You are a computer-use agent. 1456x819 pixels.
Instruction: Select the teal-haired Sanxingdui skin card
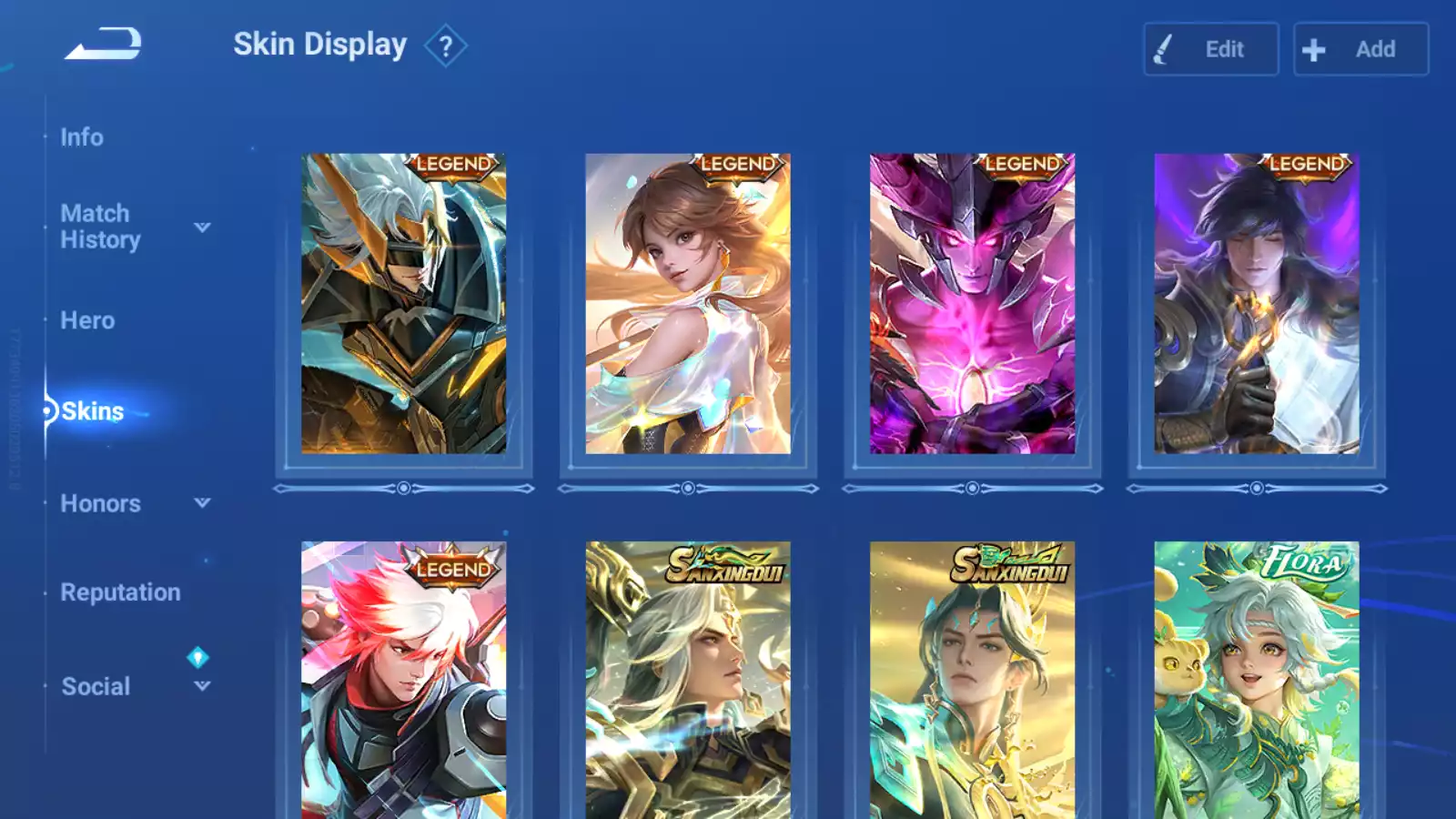(x=972, y=681)
